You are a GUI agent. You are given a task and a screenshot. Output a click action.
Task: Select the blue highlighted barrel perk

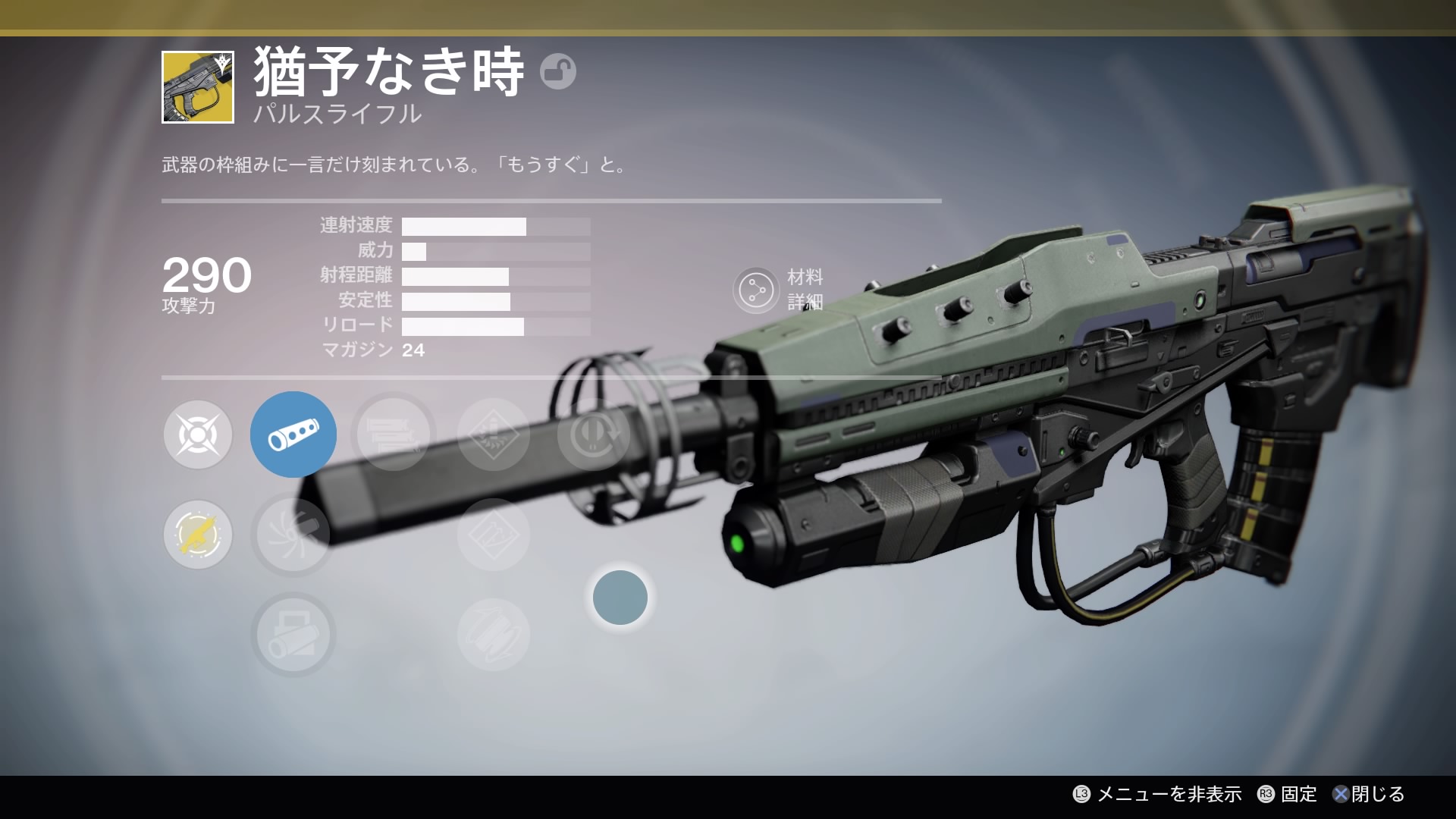point(293,435)
